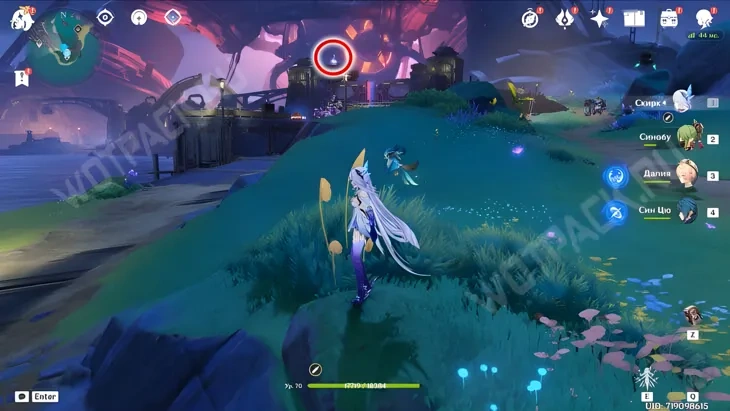This screenshot has width=730, height=411.
Task: Trigger Далия's glowing elemental burst icon
Action: (615, 177)
